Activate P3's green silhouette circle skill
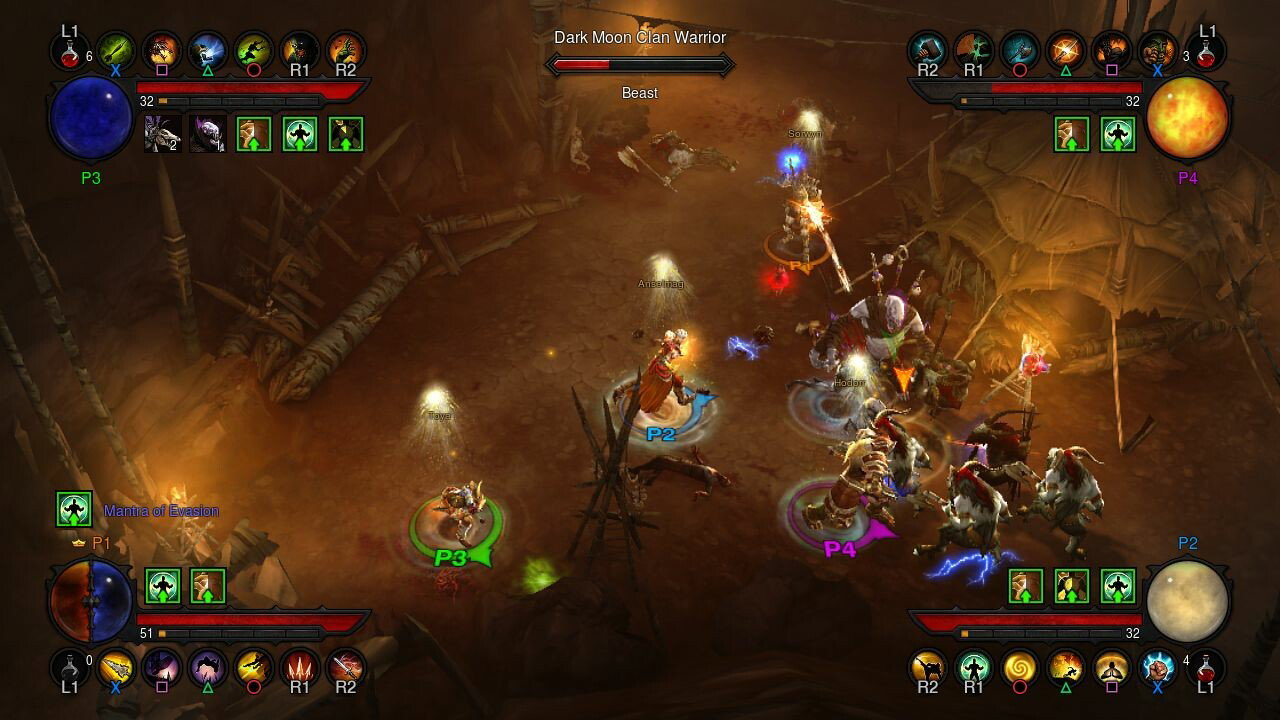This screenshot has height=720, width=1280. coord(254,49)
